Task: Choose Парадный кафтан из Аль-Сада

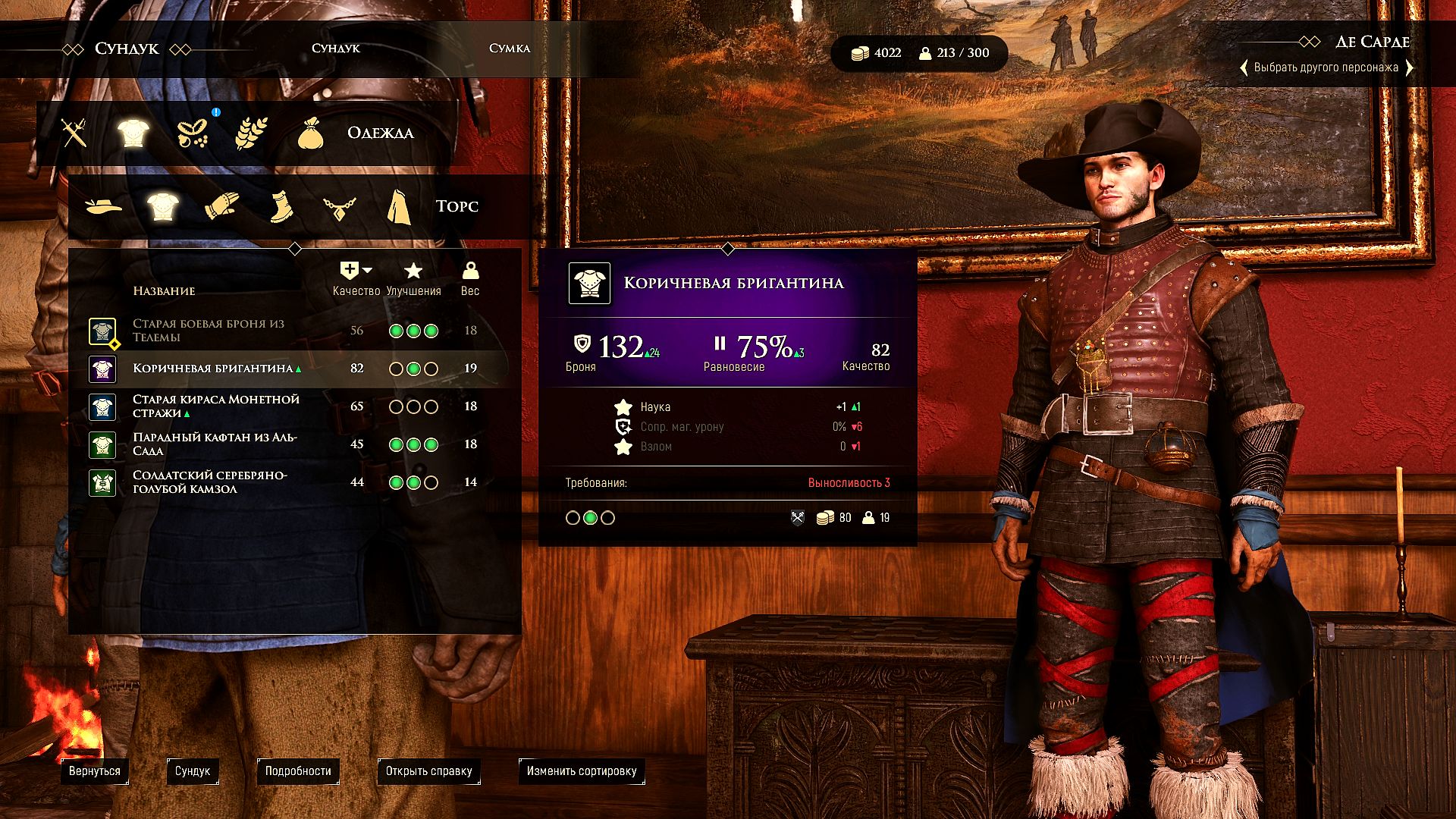Action: (215, 444)
